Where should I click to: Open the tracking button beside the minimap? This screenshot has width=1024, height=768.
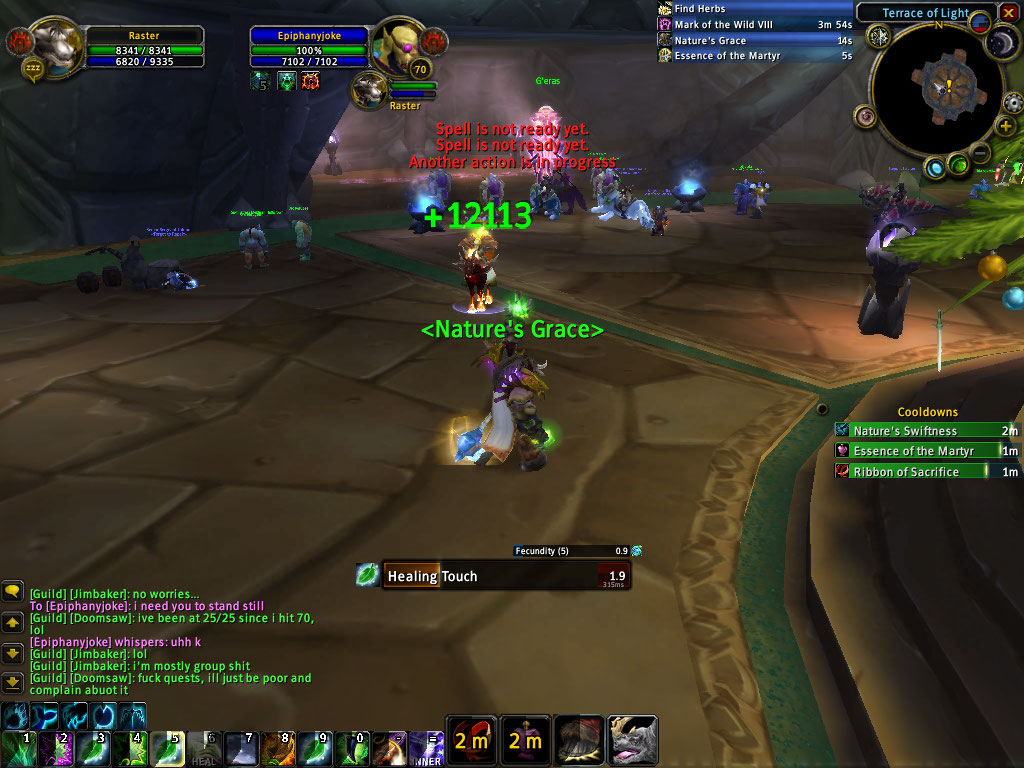tap(880, 37)
